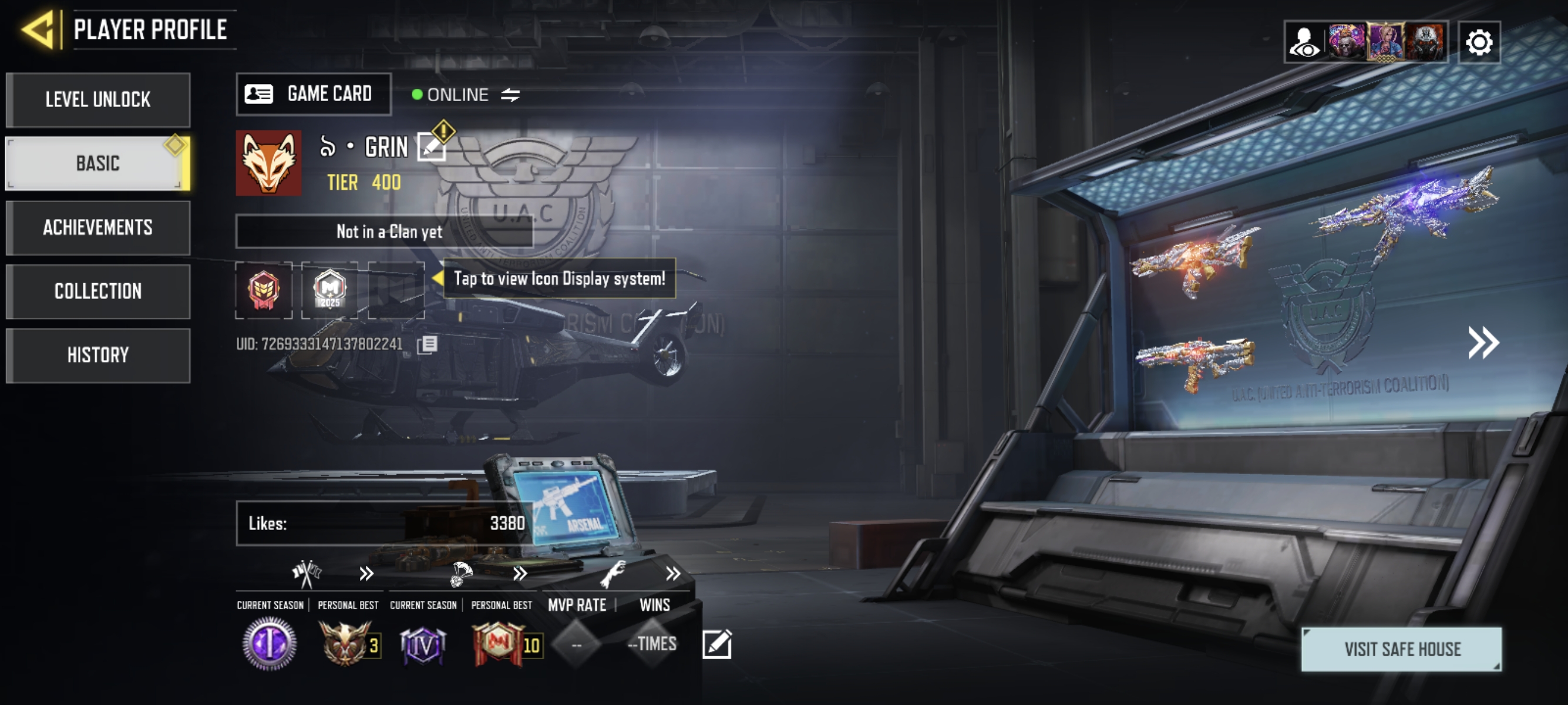
Task: Copy the player UID
Action: tap(428, 345)
